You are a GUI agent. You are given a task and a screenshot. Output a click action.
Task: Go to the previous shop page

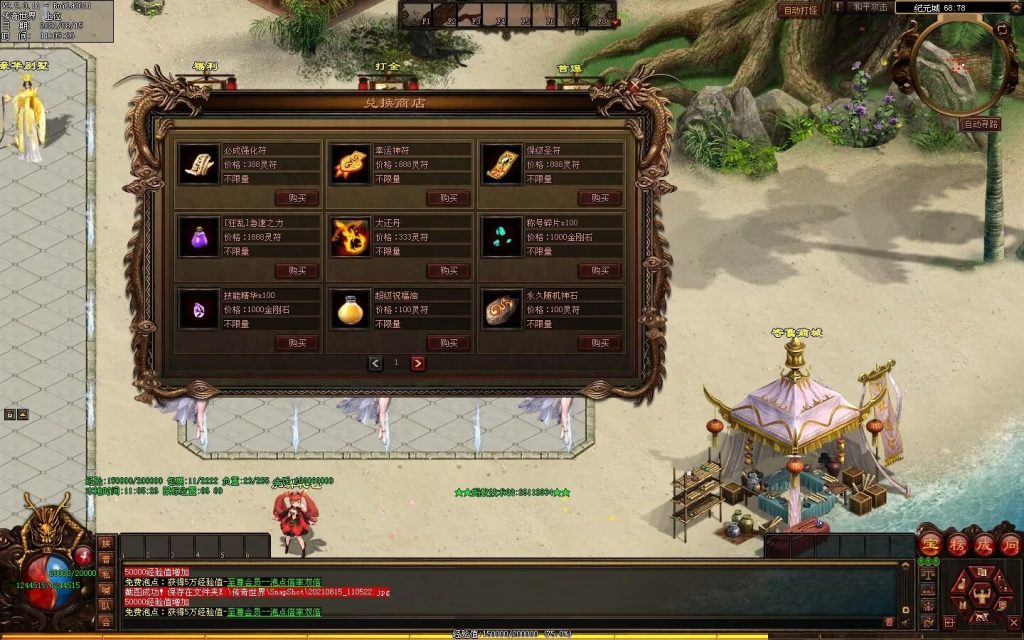(x=375, y=363)
